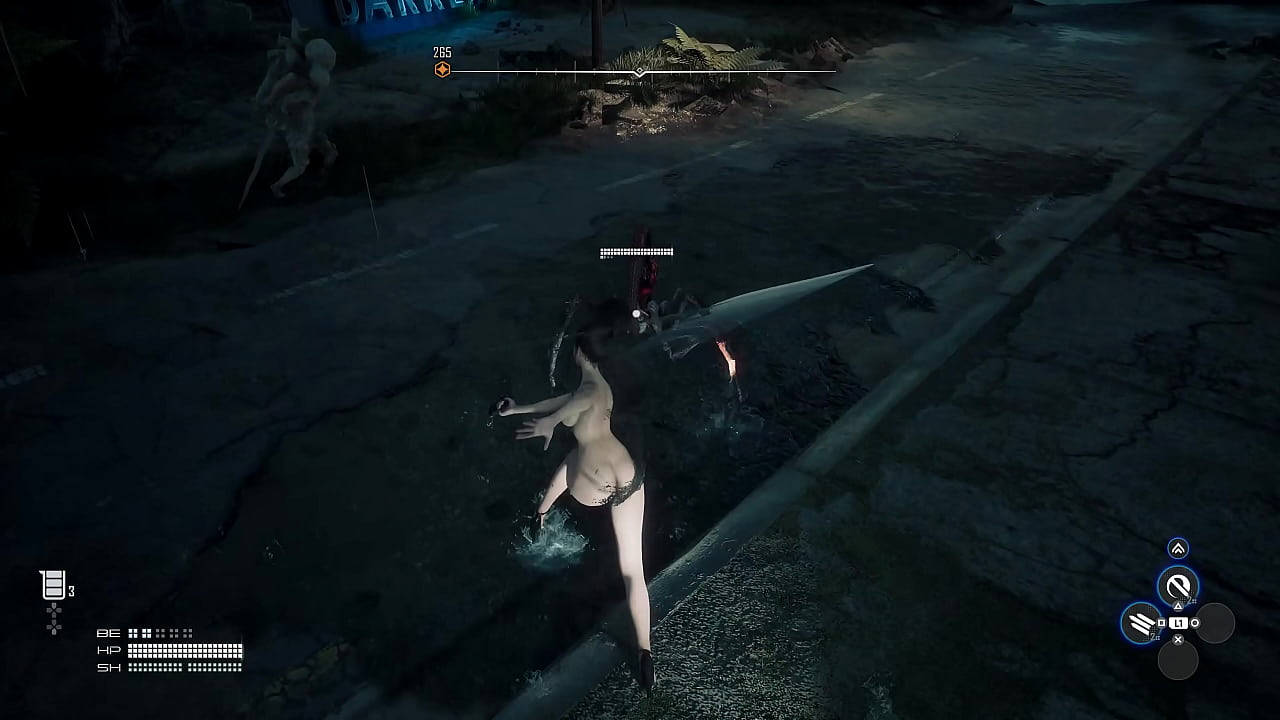The height and width of the screenshot is (720, 1280).
Task: Click the square button glyph on the wheel
Action: [x=1163, y=622]
